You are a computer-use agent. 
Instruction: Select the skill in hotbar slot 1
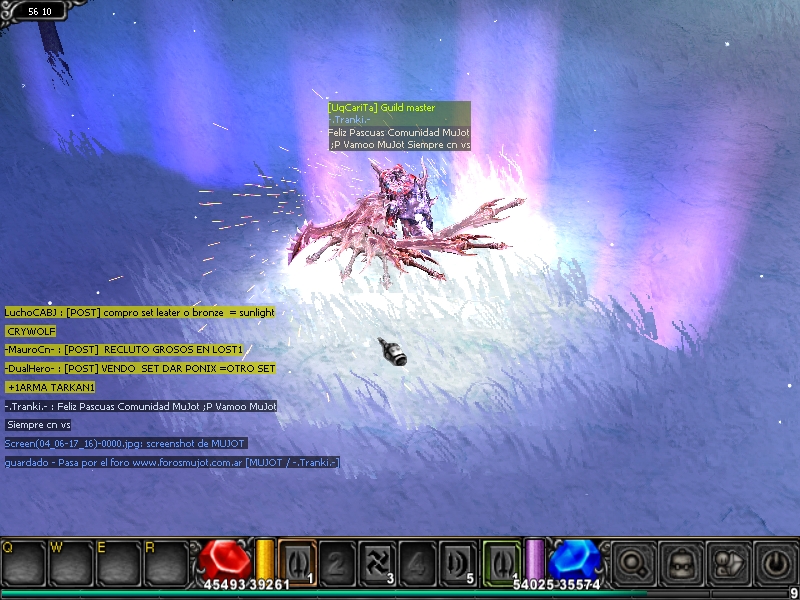(297, 560)
